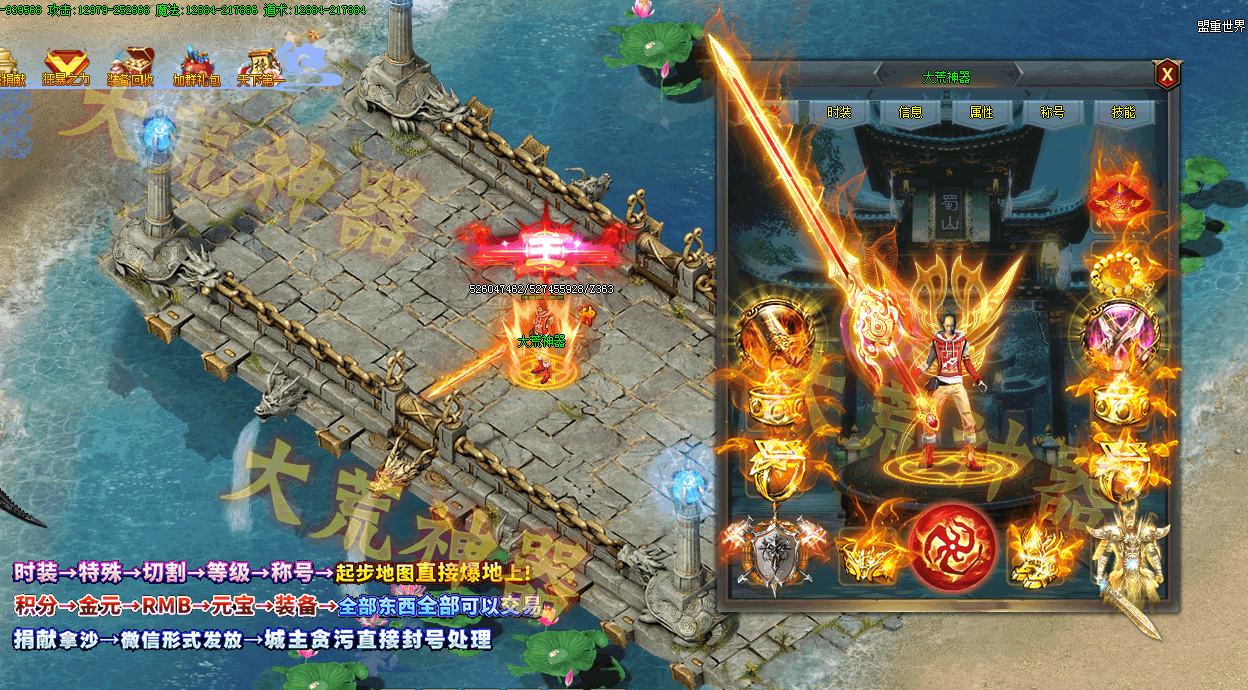Open the 狂暴之力 menu icon
This screenshot has width=1248, height=690.
tap(66, 66)
